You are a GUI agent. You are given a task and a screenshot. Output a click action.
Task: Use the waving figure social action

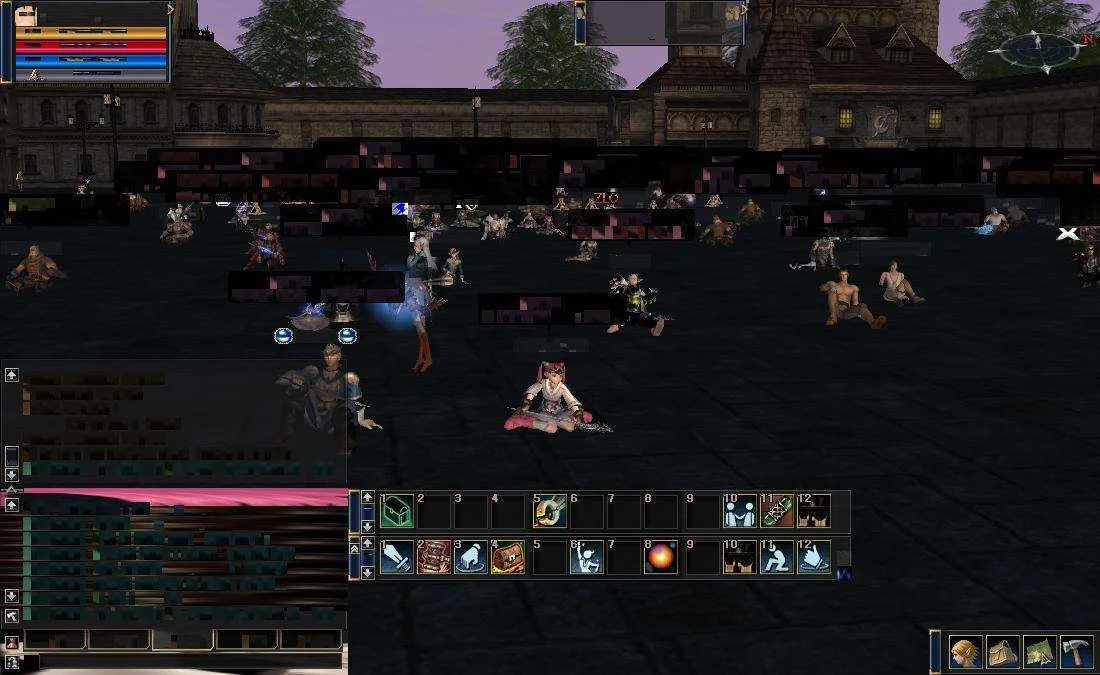coord(586,557)
